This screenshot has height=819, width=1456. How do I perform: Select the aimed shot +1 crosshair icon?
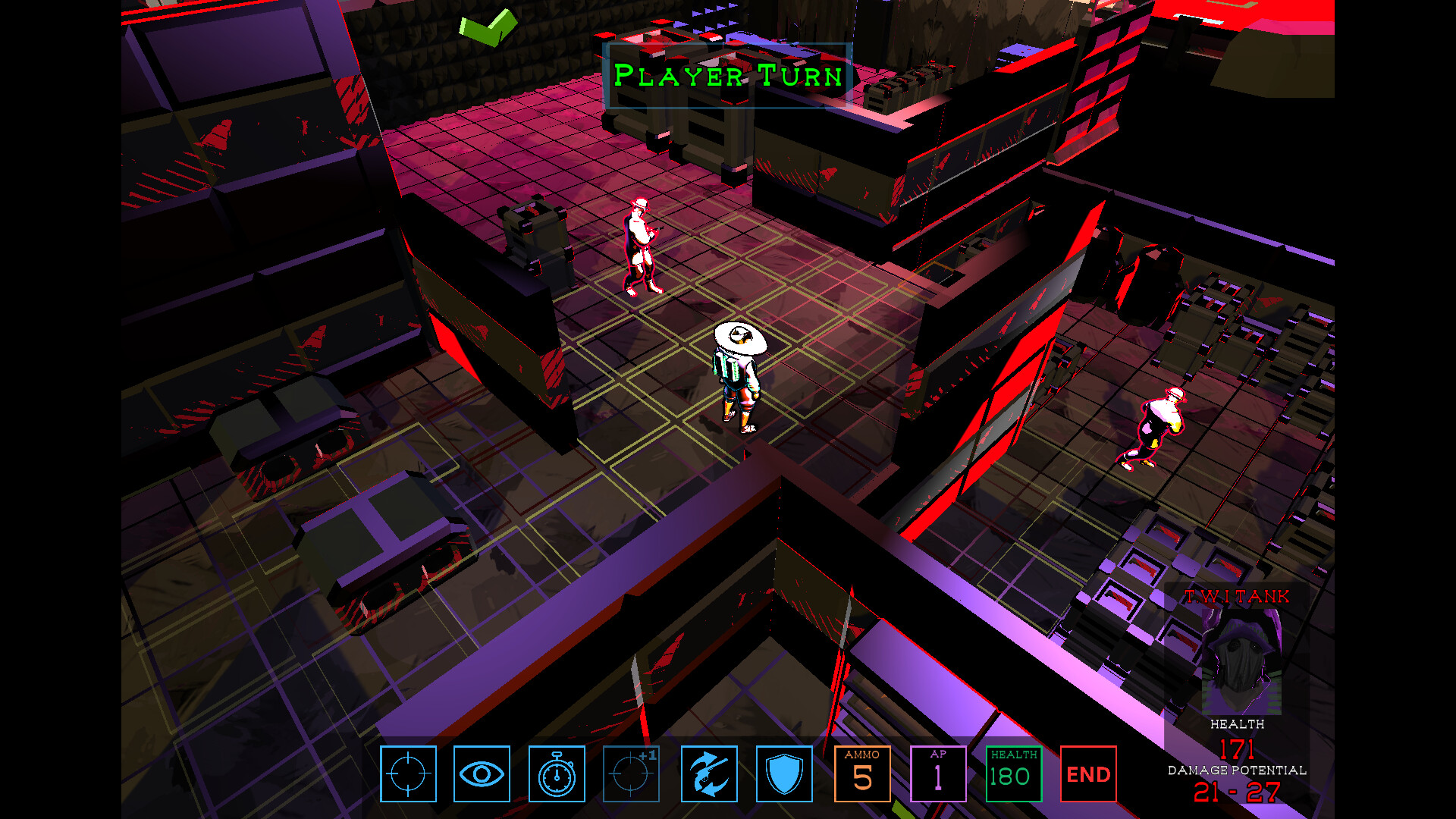coord(633,774)
